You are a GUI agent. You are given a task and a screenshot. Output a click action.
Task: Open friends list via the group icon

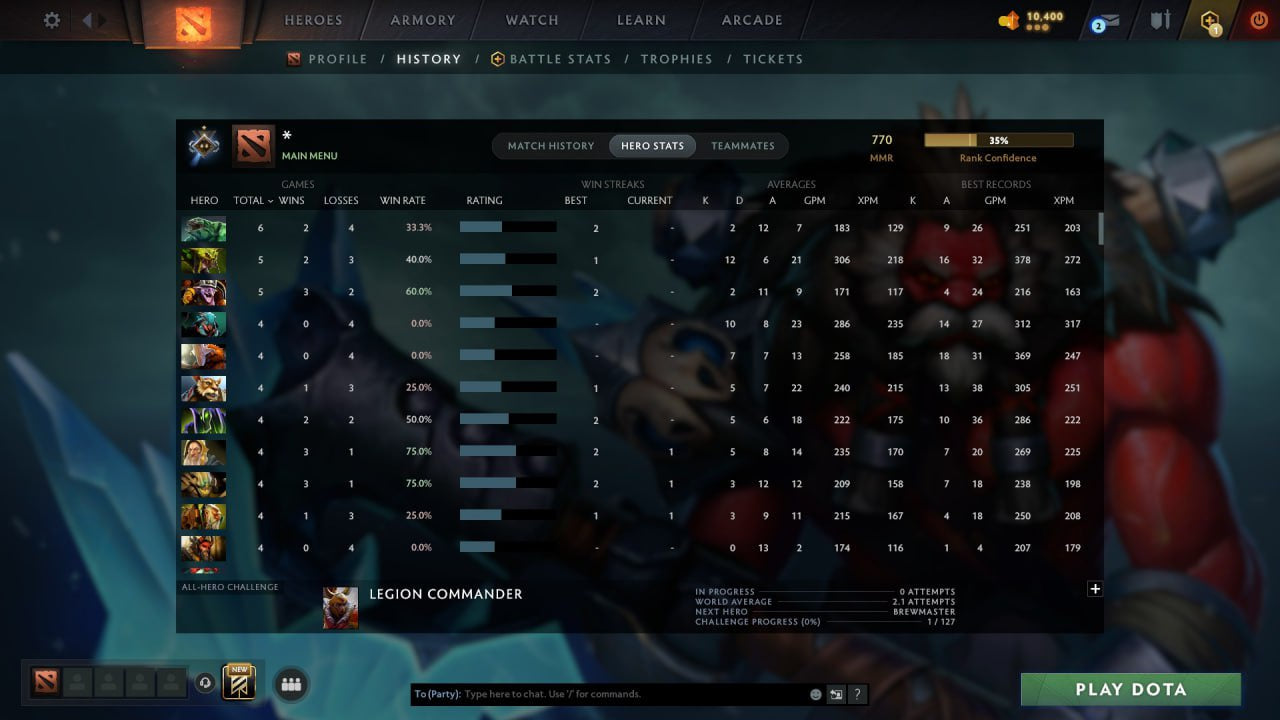(x=291, y=684)
